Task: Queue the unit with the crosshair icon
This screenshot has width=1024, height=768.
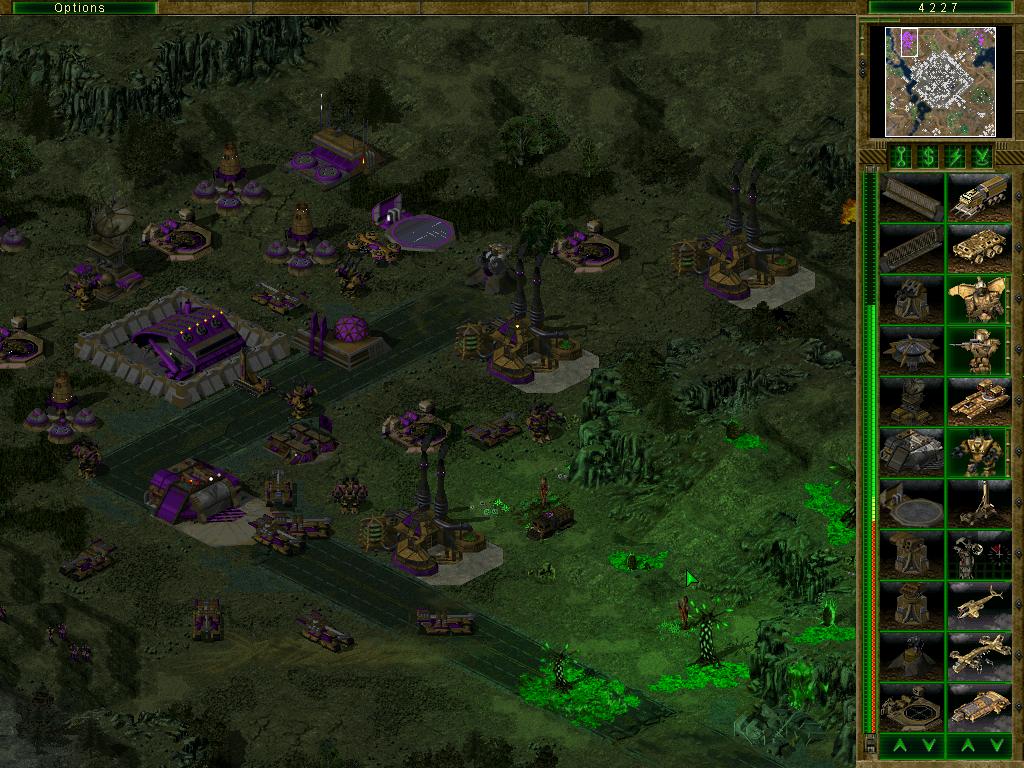Action: [x=979, y=555]
